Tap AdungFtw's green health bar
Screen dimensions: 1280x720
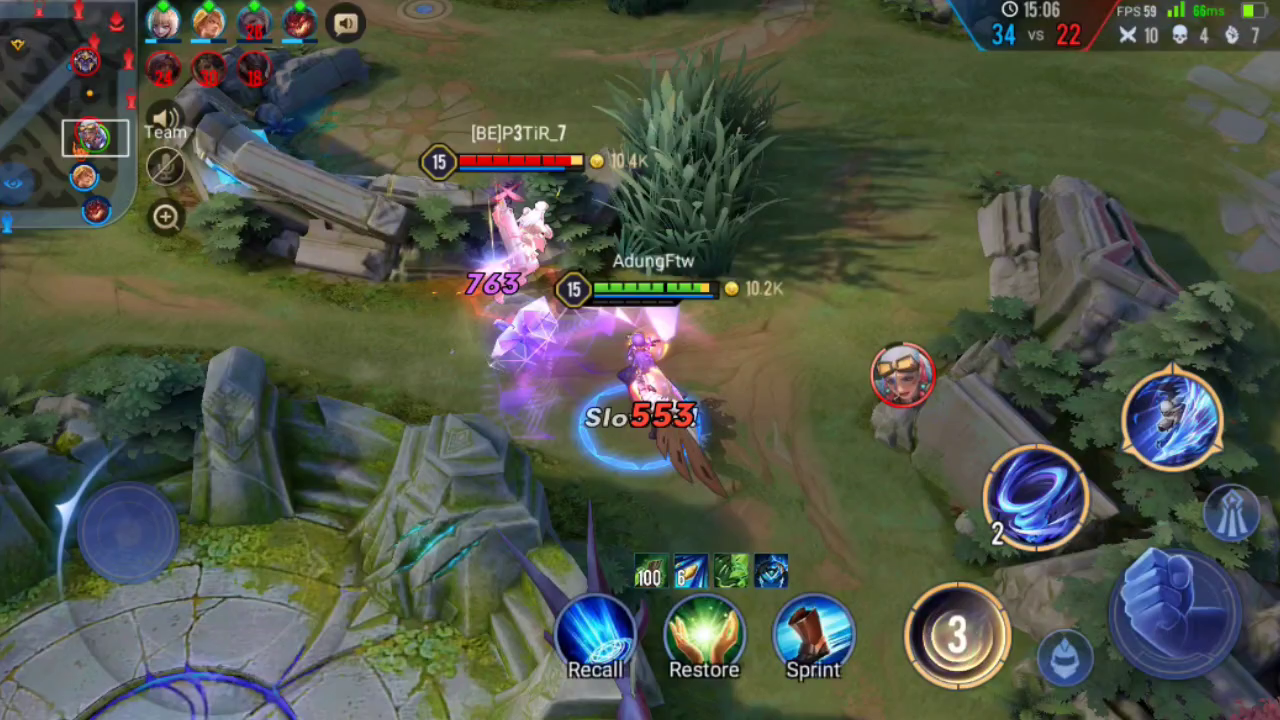(x=652, y=288)
